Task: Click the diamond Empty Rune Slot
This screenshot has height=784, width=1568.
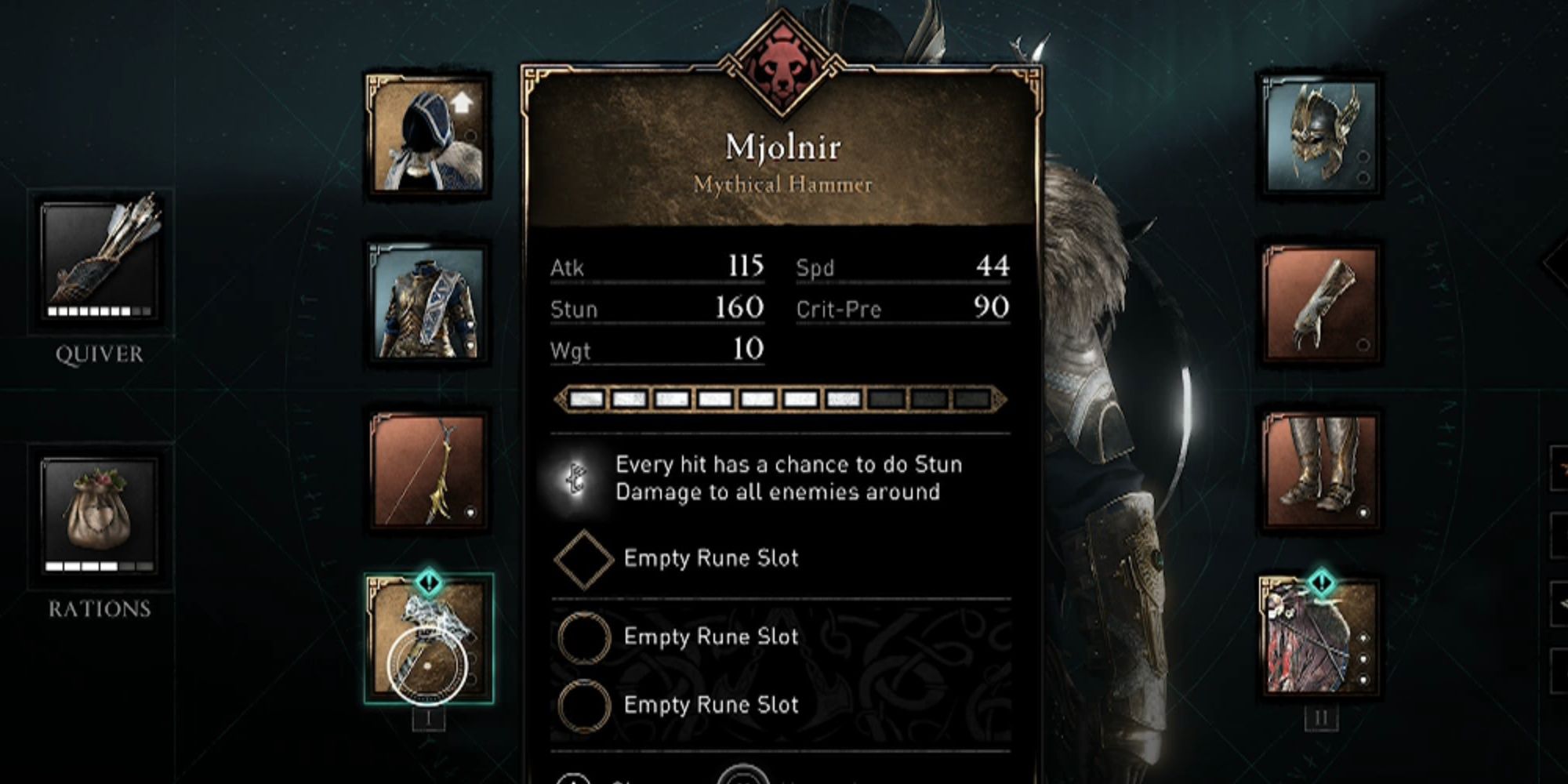Action: tap(583, 559)
